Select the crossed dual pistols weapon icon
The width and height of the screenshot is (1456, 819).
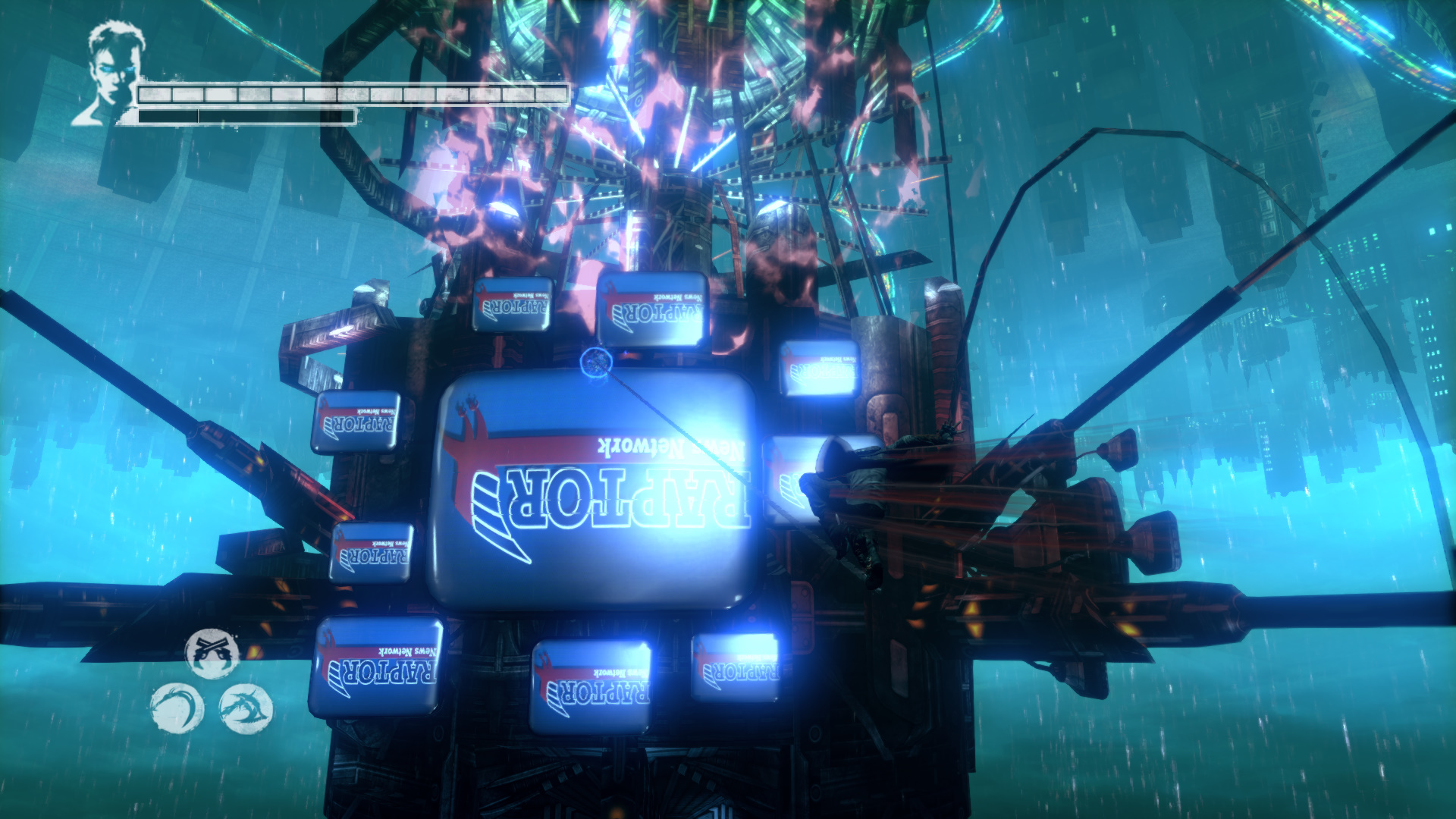(212, 652)
